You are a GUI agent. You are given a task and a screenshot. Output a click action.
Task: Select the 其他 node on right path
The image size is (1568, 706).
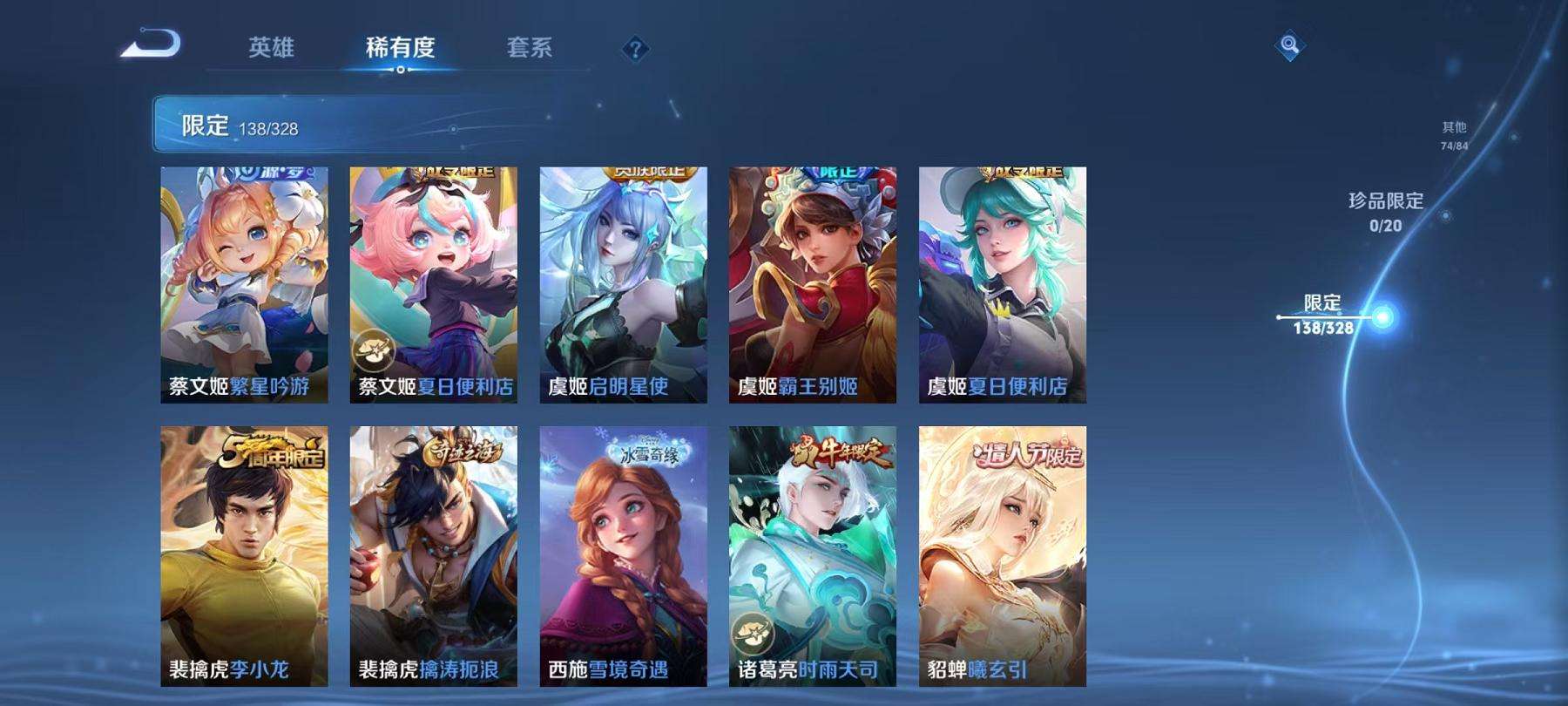pyautogui.click(x=1456, y=131)
